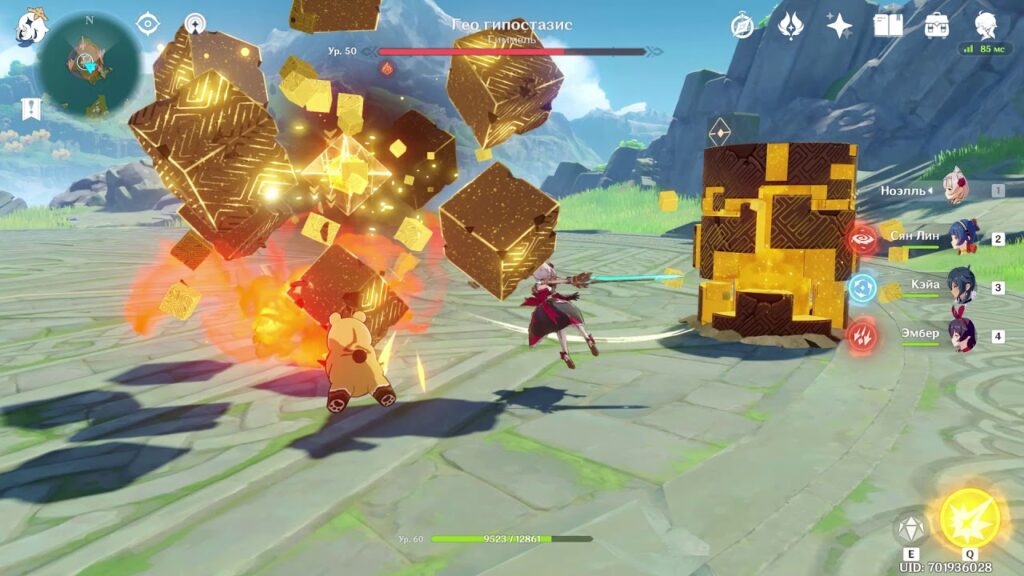Toggle the elemental sight eye icon
This screenshot has width=1024, height=576.
148,23
